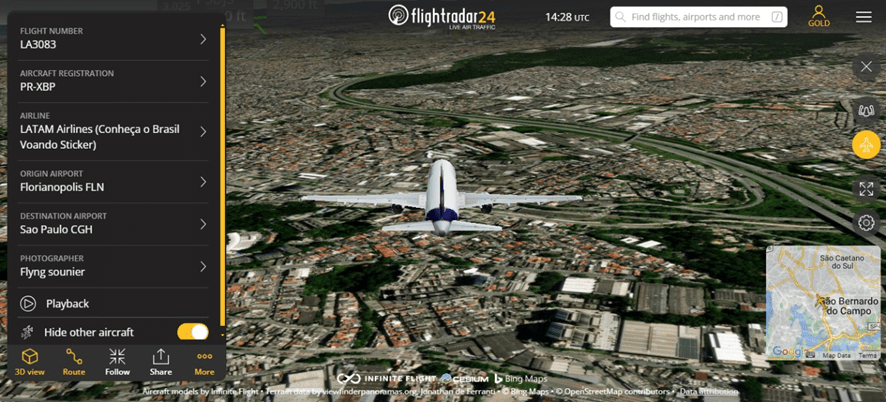
Task: Enter fullscreen mode
Action: (866, 188)
